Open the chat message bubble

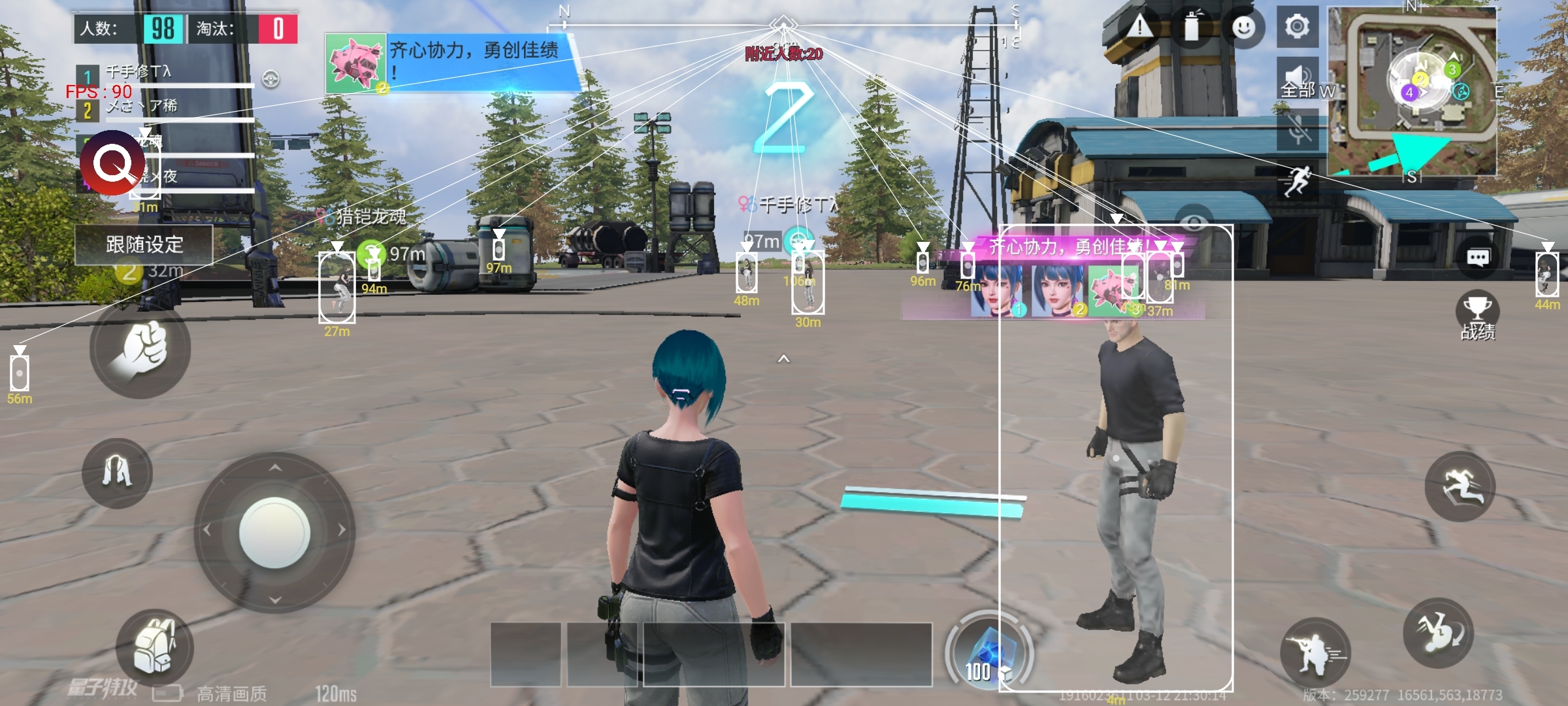(x=1478, y=258)
